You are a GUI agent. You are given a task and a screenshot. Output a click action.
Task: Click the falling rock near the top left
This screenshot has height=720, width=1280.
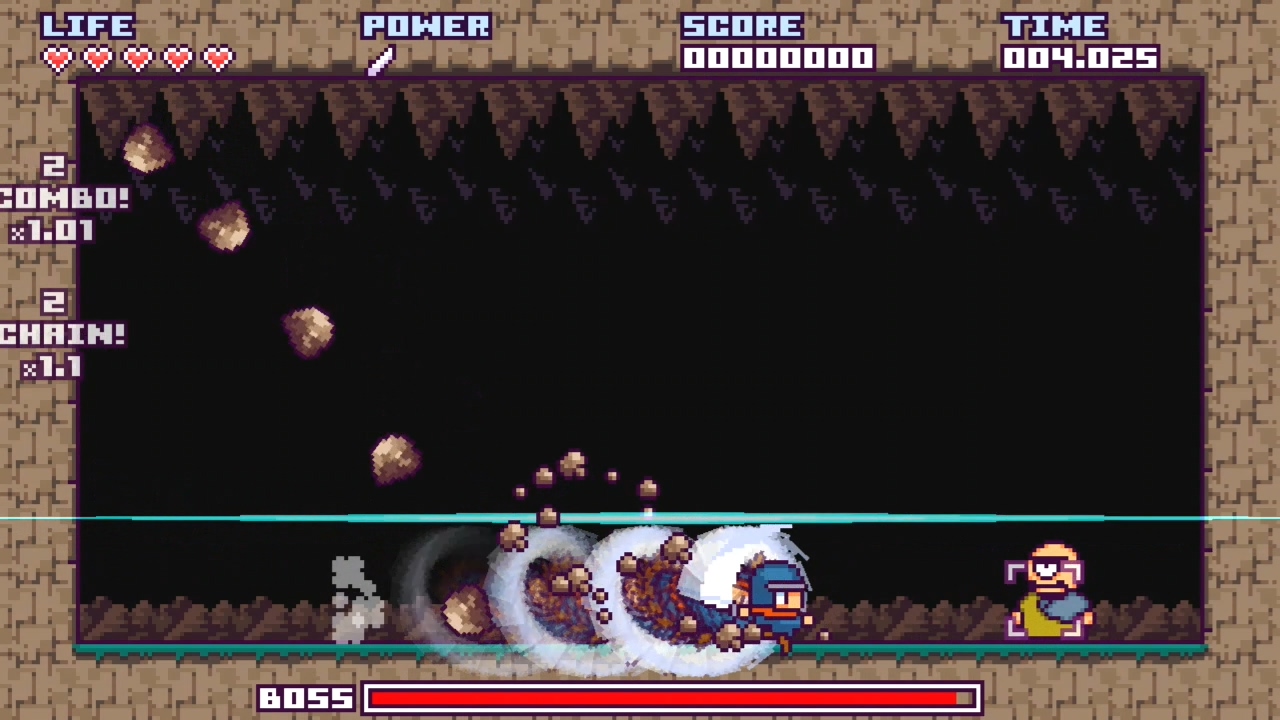click(145, 150)
